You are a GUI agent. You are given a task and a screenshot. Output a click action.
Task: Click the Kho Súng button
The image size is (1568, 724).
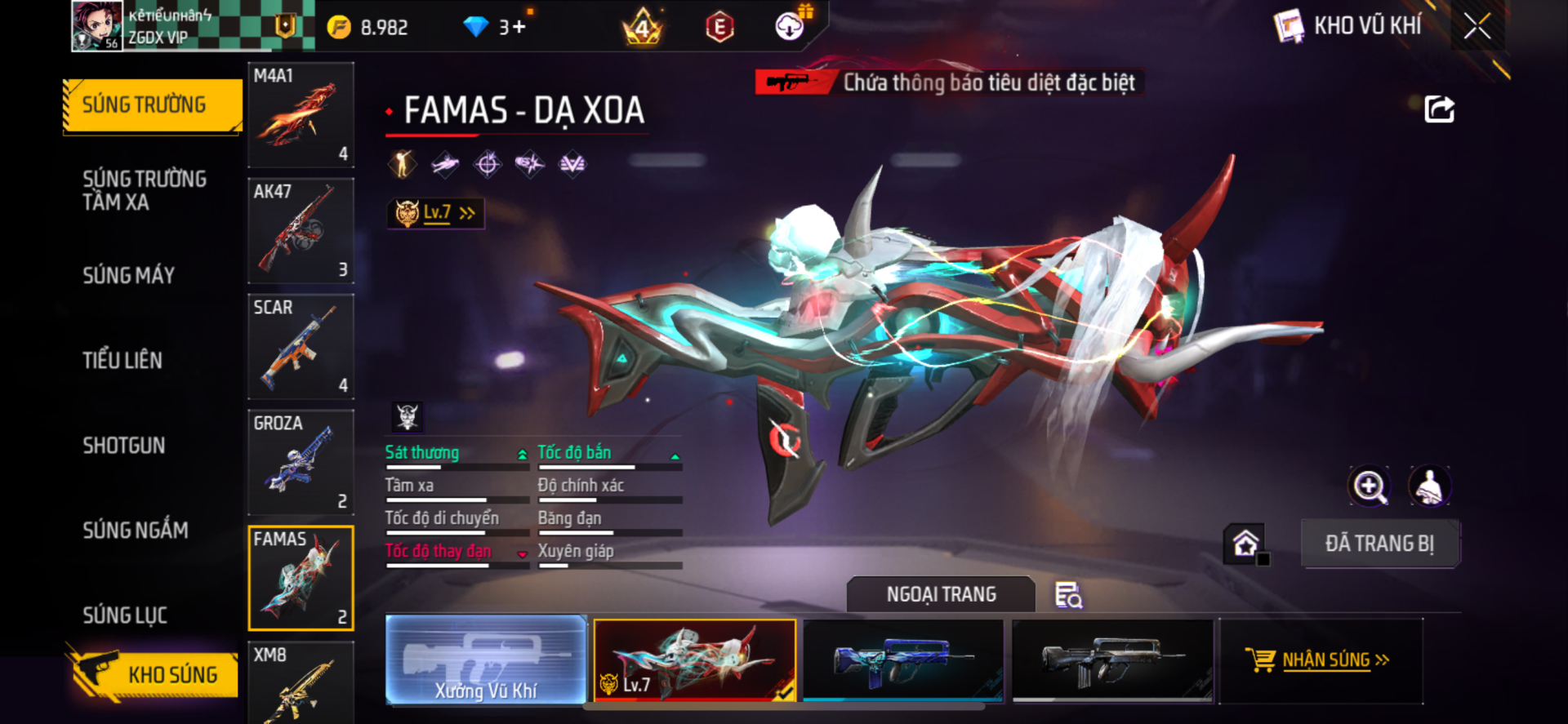154,674
